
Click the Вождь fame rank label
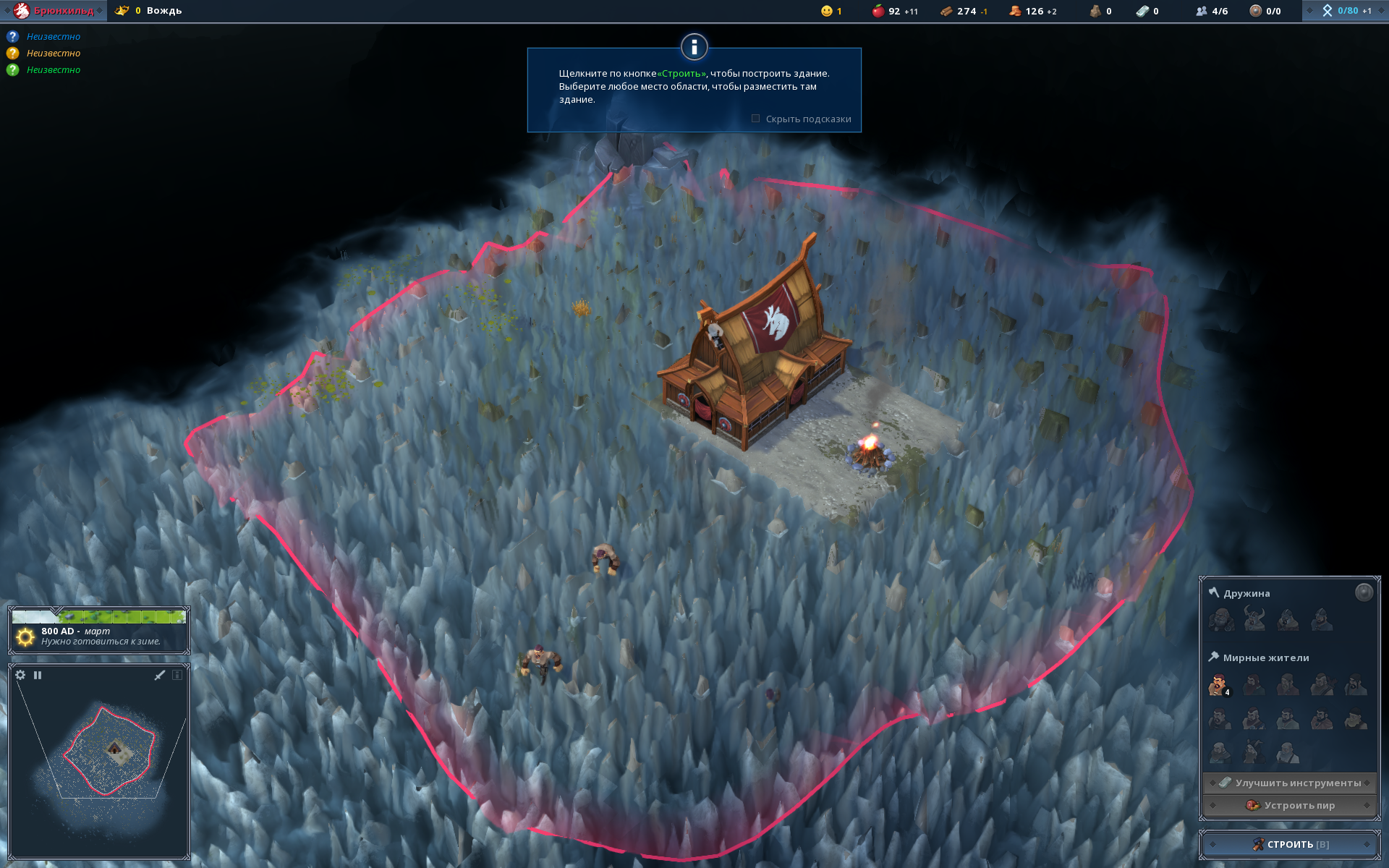coord(163,11)
